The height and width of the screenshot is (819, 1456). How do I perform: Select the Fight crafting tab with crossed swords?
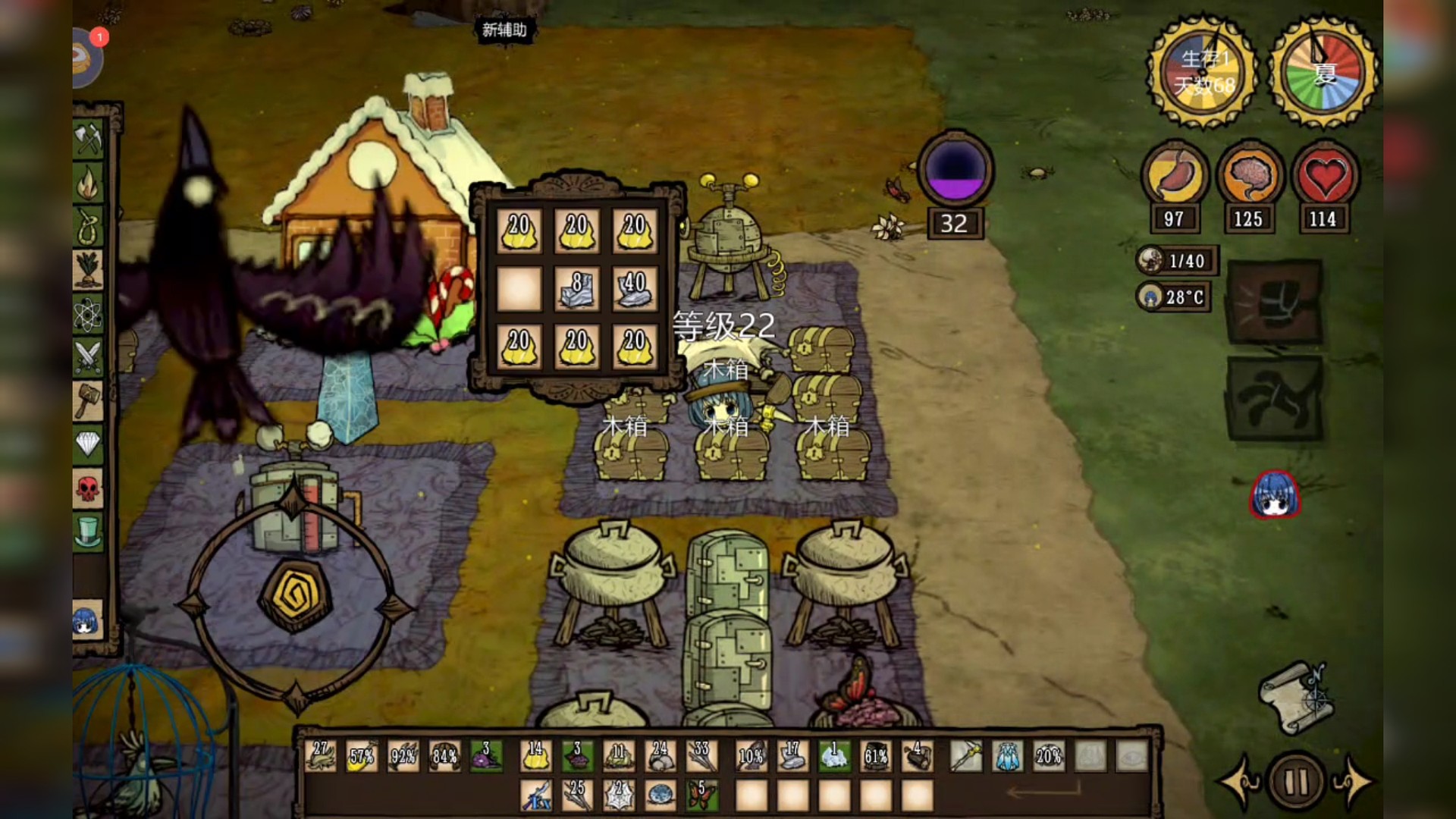(x=88, y=356)
